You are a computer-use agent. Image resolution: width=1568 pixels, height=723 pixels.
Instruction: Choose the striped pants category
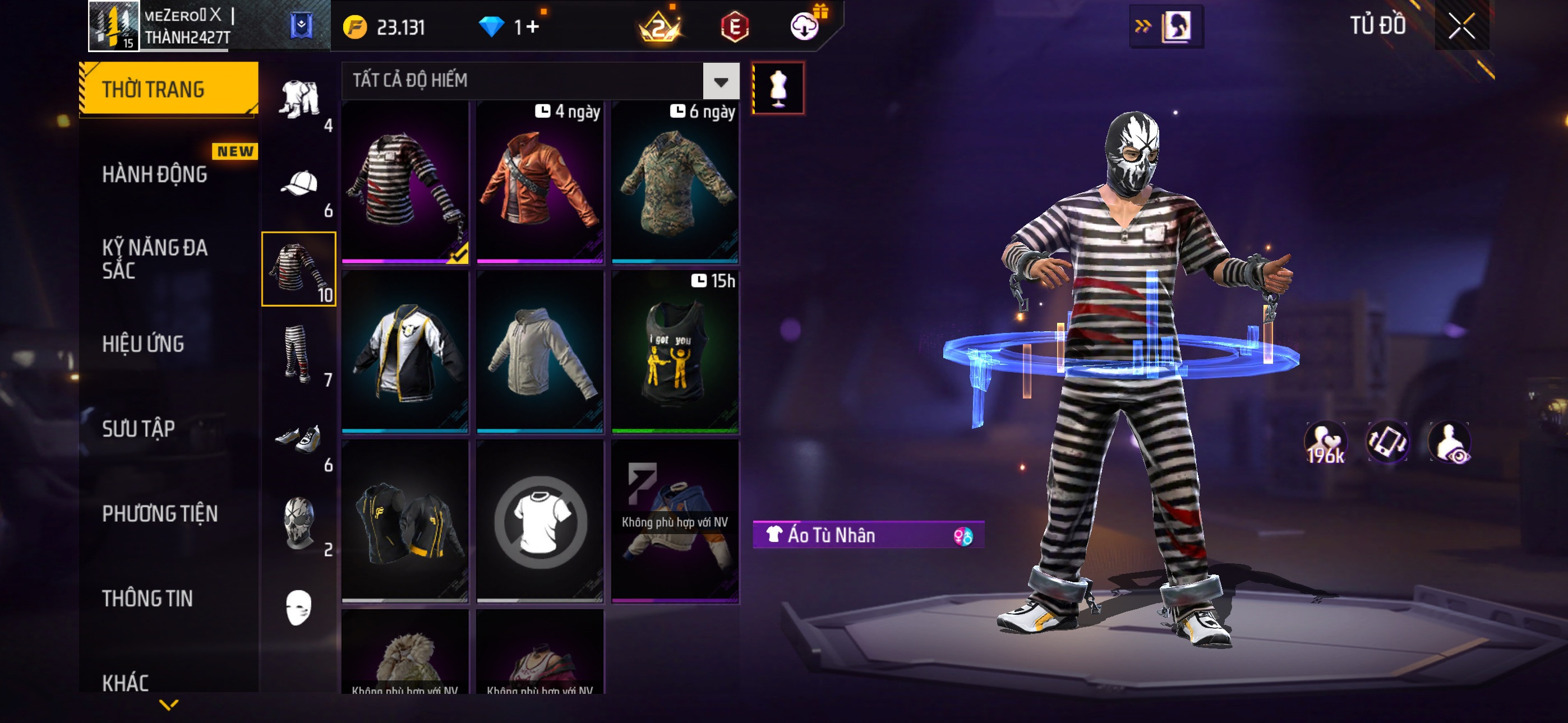pyautogui.click(x=298, y=354)
